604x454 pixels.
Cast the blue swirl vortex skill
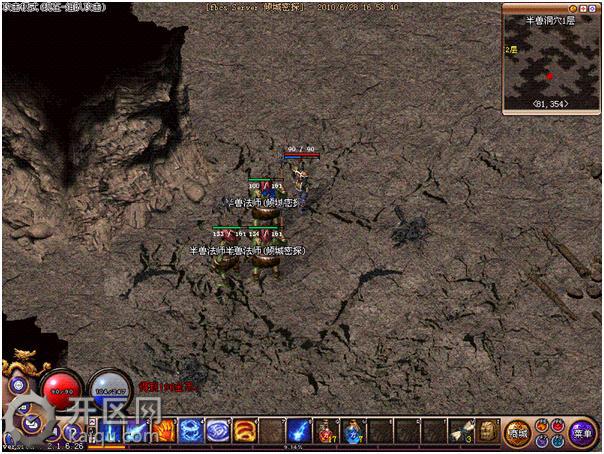click(191, 432)
